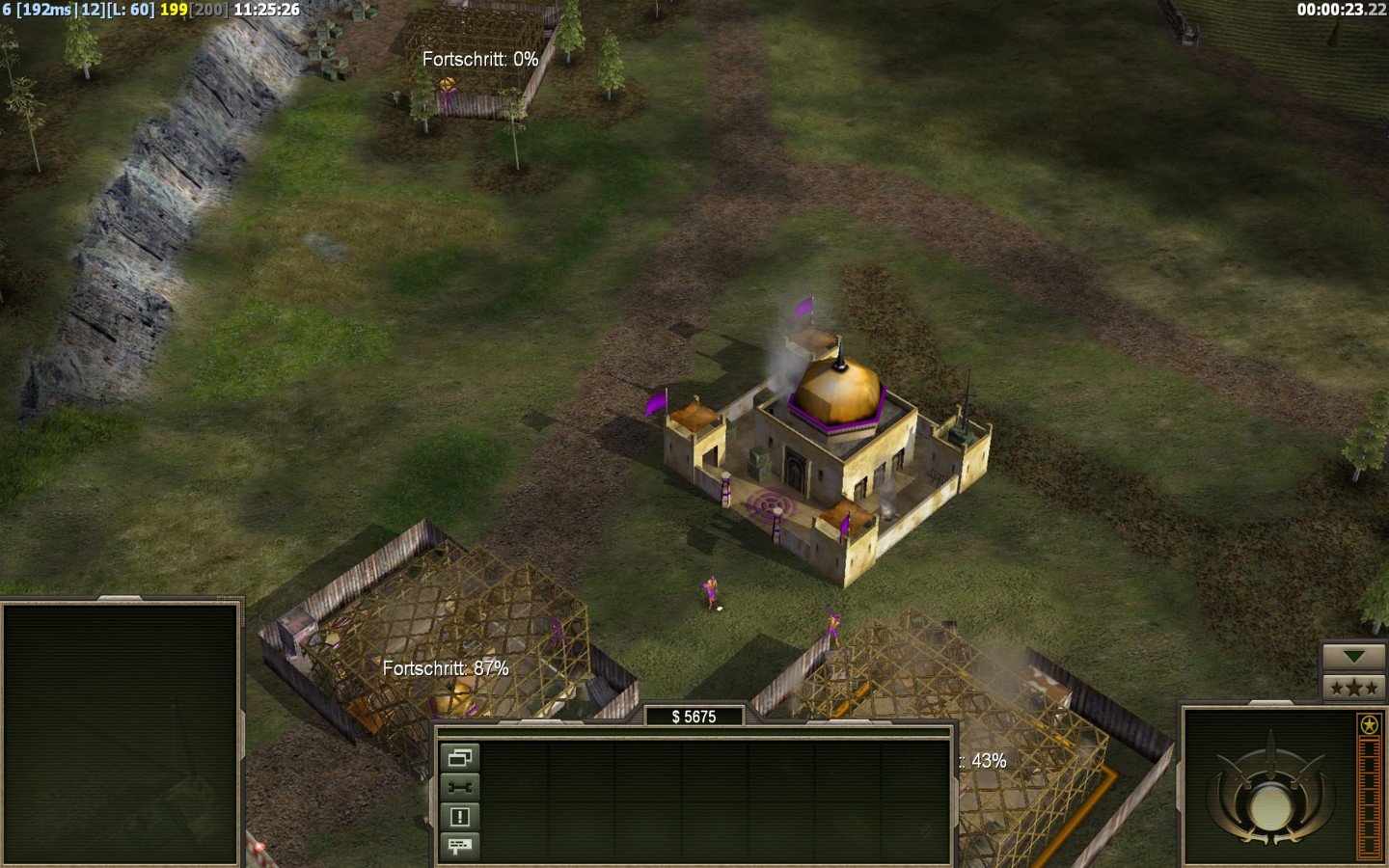Open the three-star General's Powers button

point(1353,688)
